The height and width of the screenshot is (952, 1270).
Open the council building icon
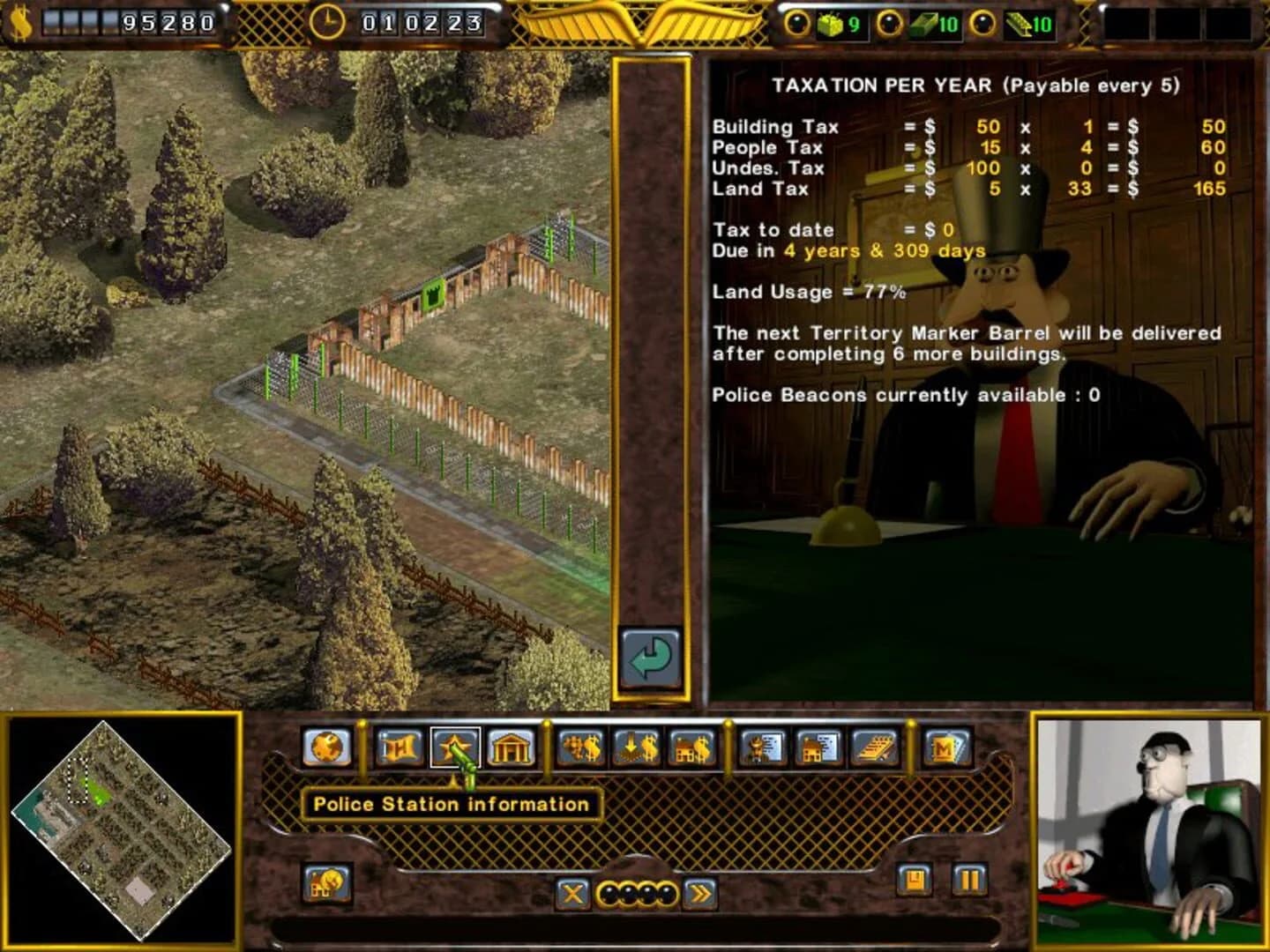[512, 749]
